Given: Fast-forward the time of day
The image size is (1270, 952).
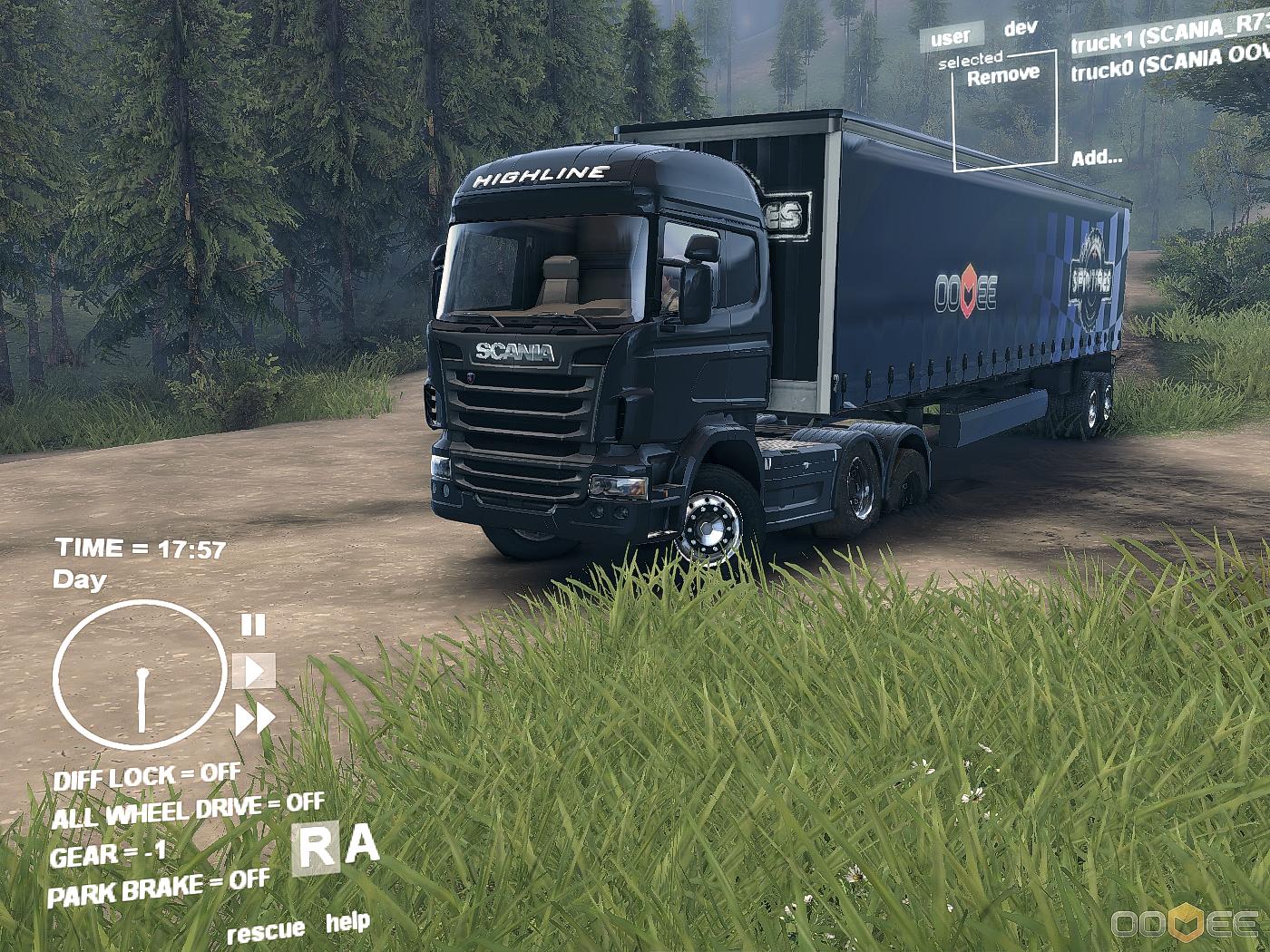Looking at the screenshot, I should coord(255,720).
